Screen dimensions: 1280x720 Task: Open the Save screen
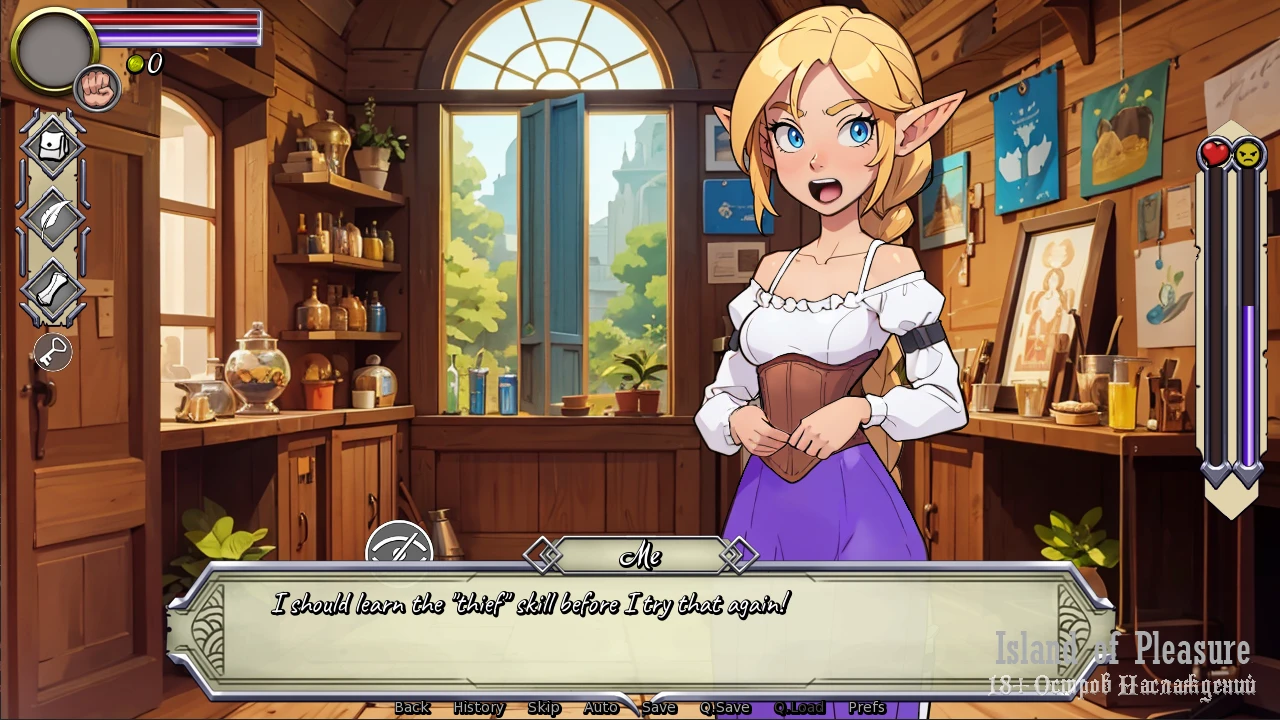pos(659,707)
